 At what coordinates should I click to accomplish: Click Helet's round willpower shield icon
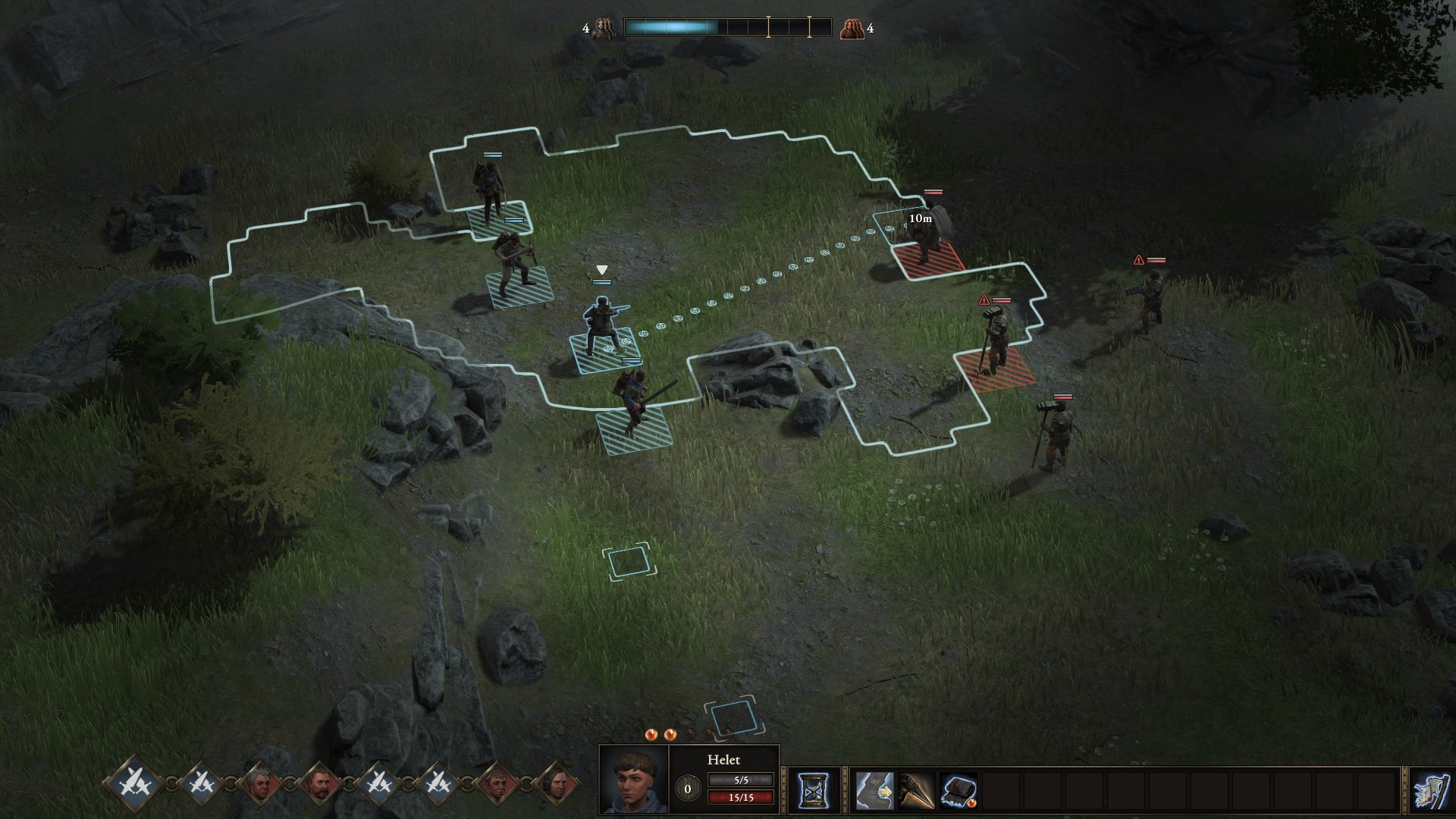(687, 789)
